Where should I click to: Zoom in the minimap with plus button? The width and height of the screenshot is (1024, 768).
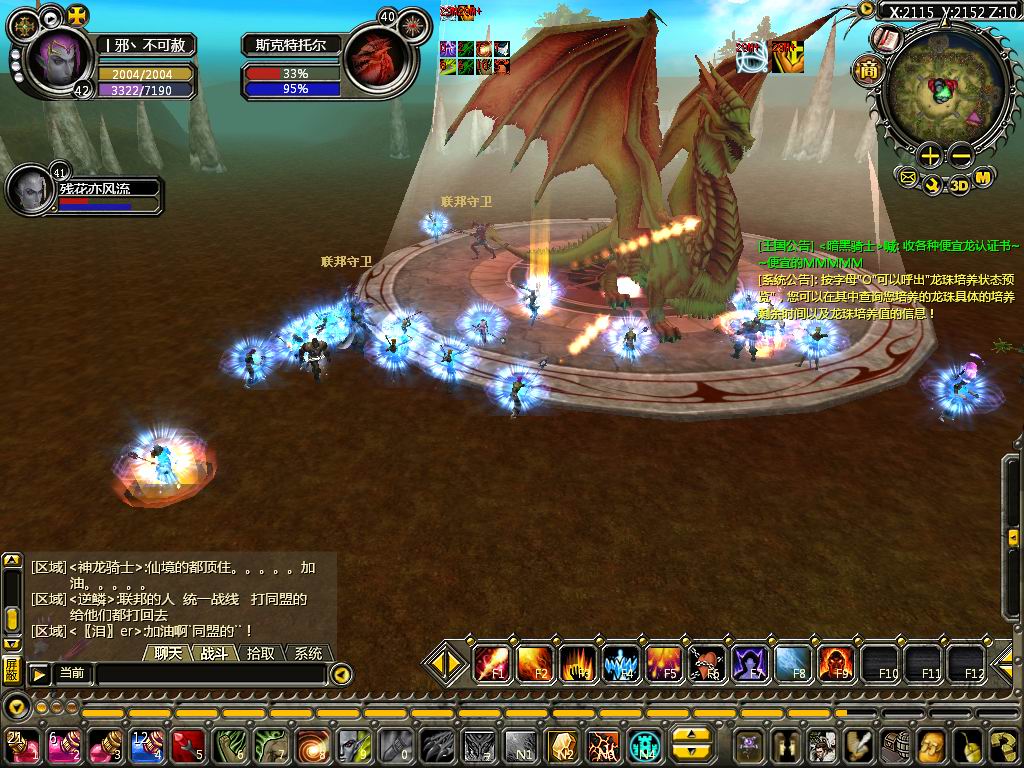click(930, 155)
